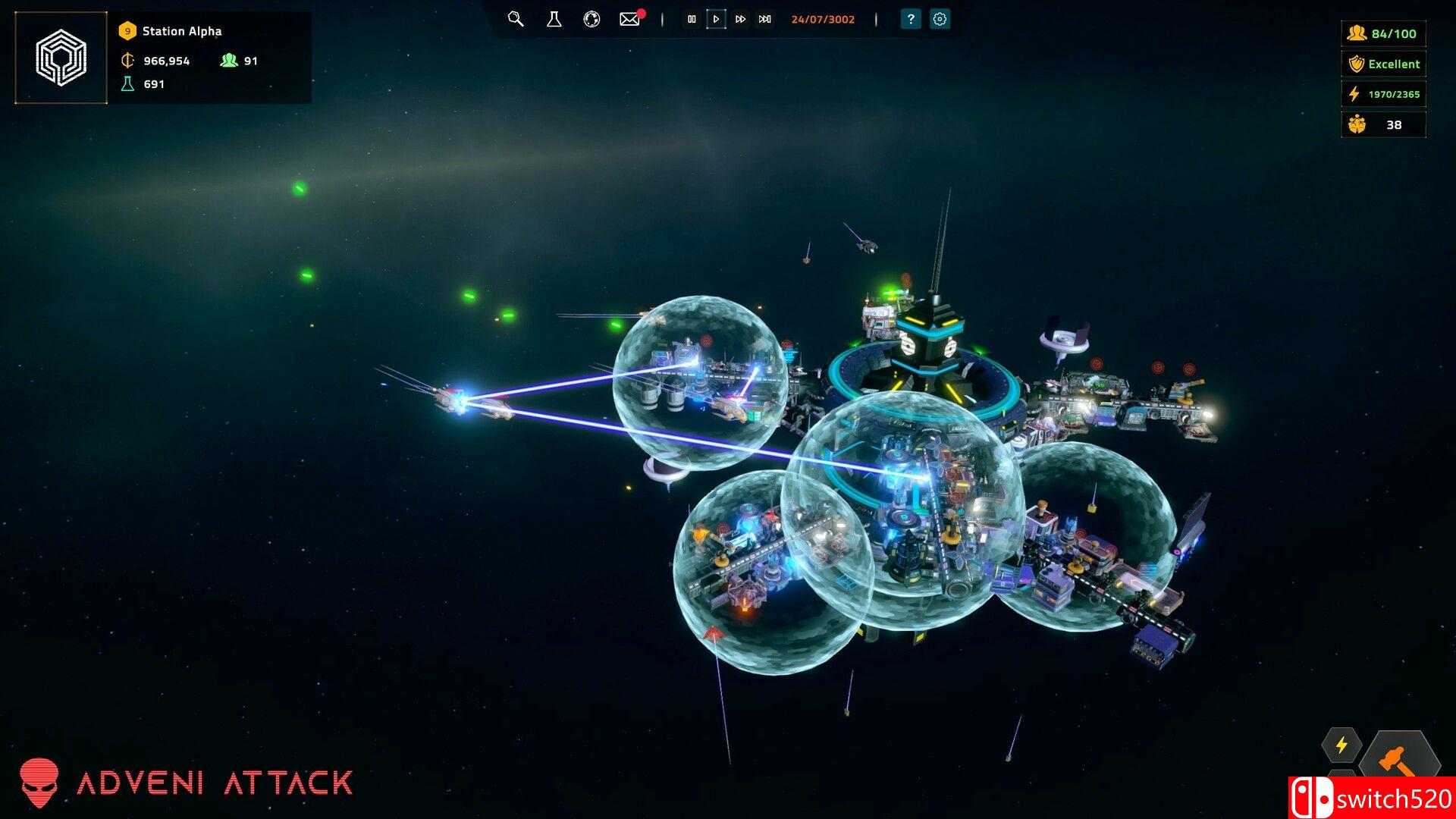Open the research flask panel

coord(553,20)
